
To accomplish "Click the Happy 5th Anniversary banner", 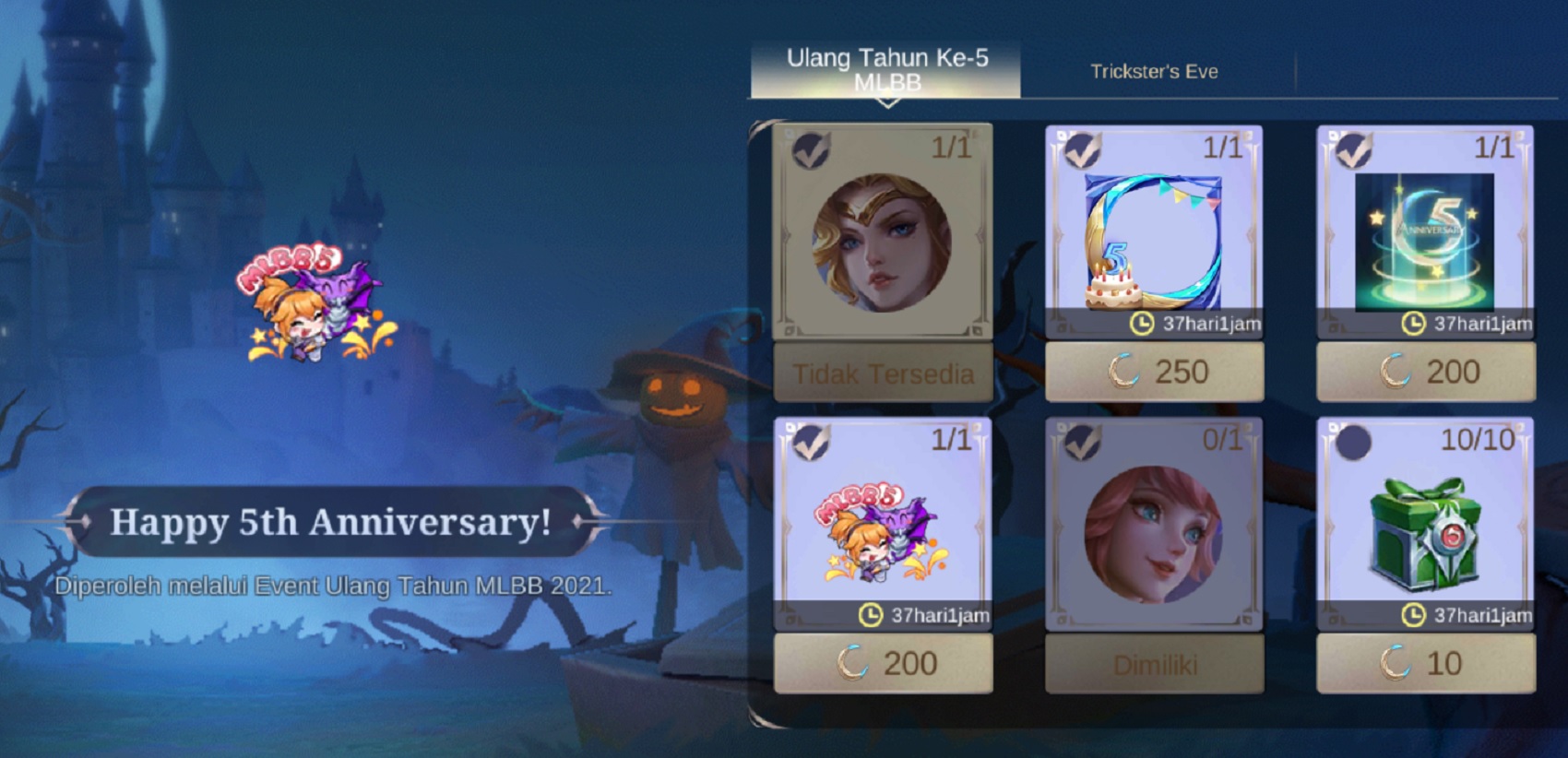I will point(332,522).
